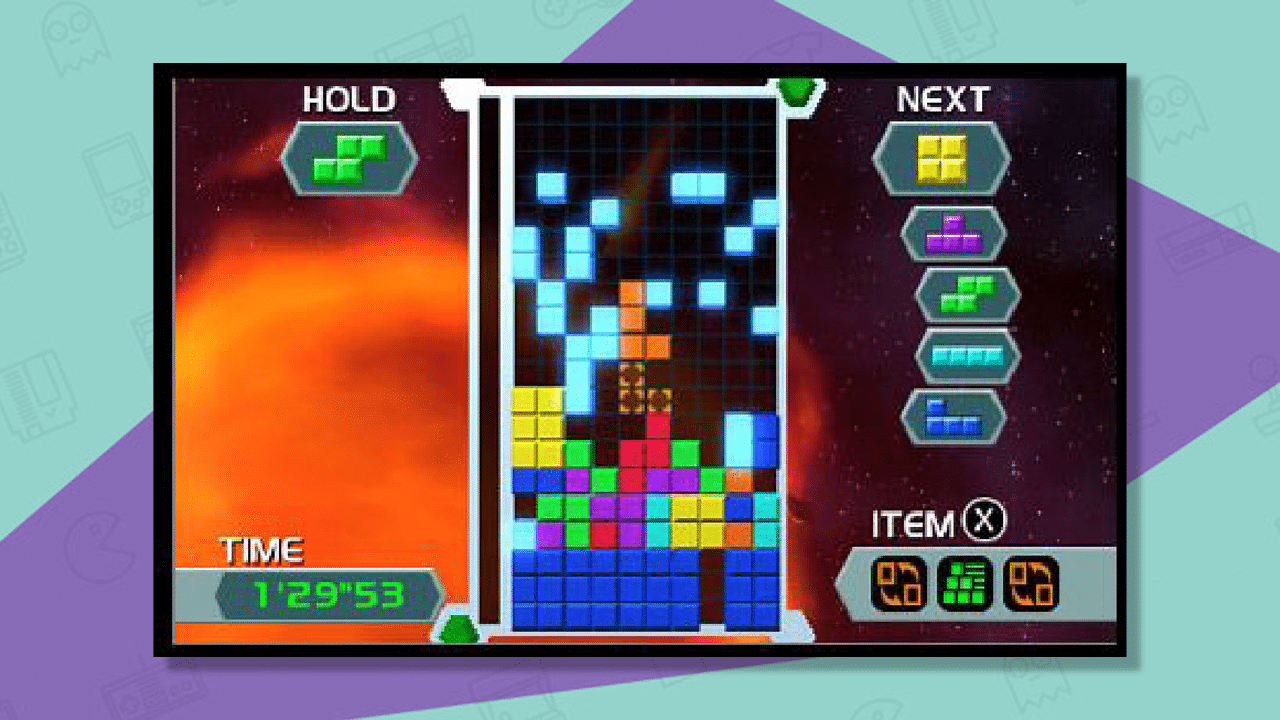Click the white flag at playfield top-left

tap(460, 93)
